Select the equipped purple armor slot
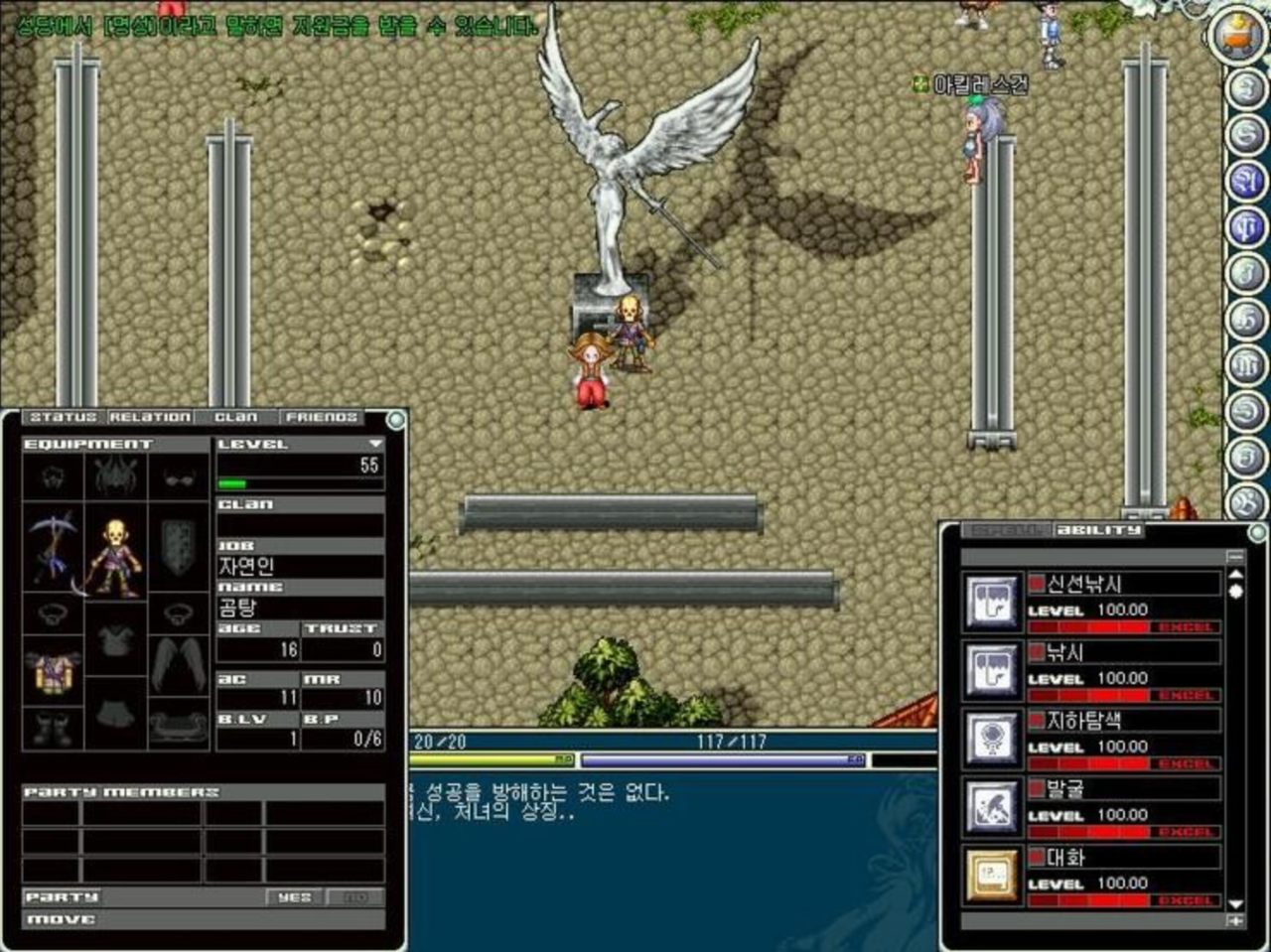 pos(53,670)
